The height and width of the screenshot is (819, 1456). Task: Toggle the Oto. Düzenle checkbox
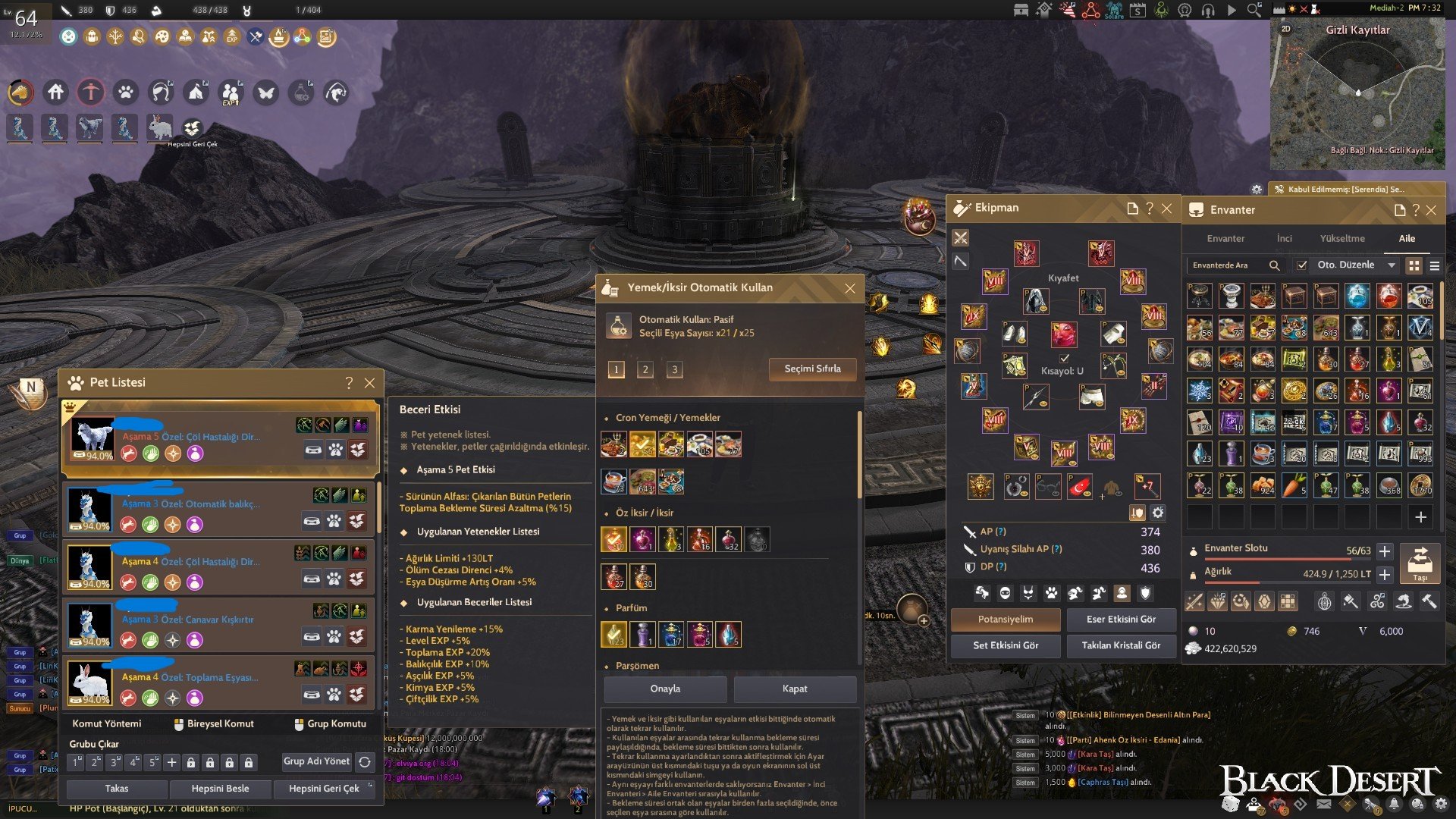point(1302,265)
